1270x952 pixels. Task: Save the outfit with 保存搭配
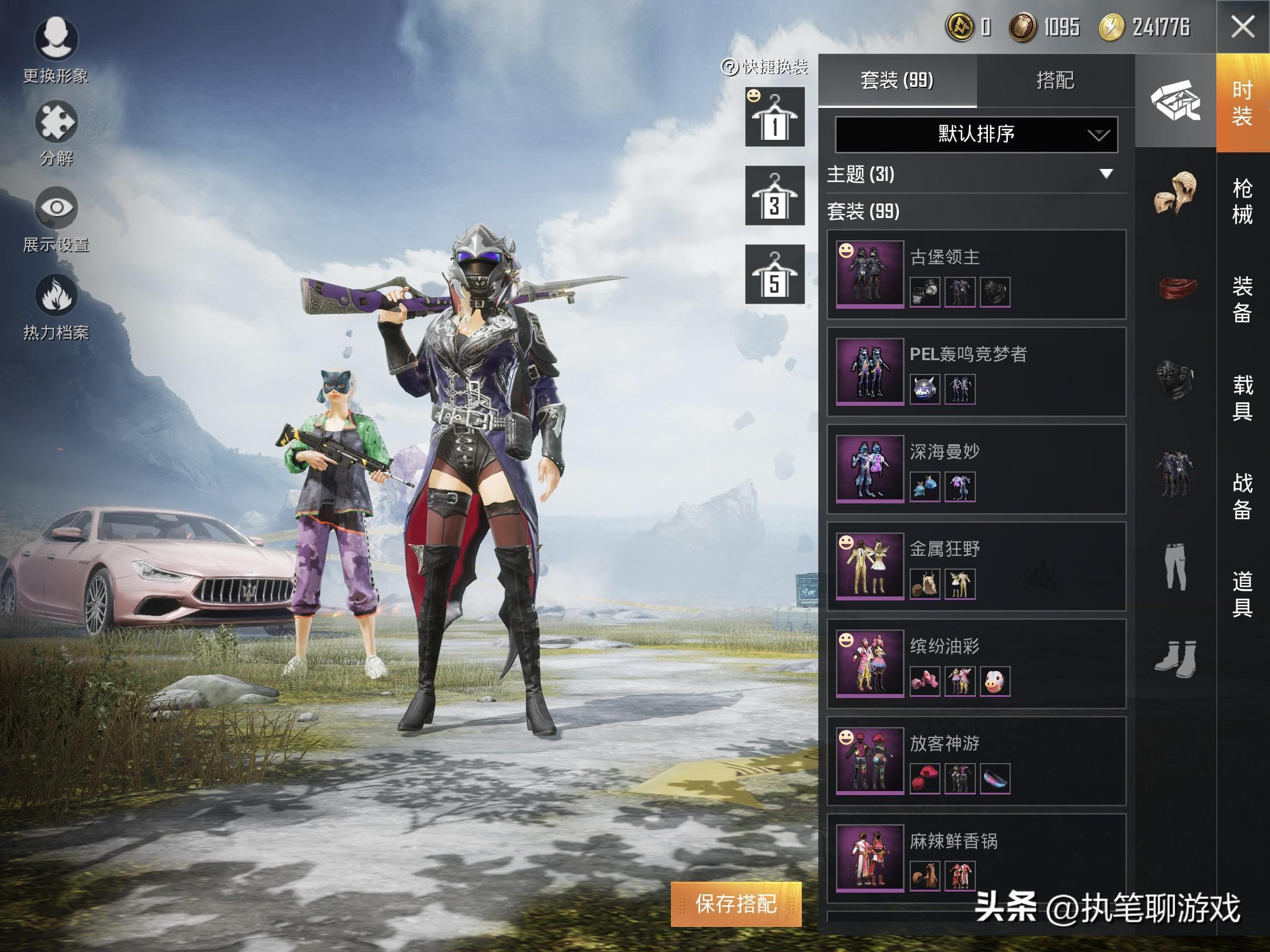pos(736,905)
